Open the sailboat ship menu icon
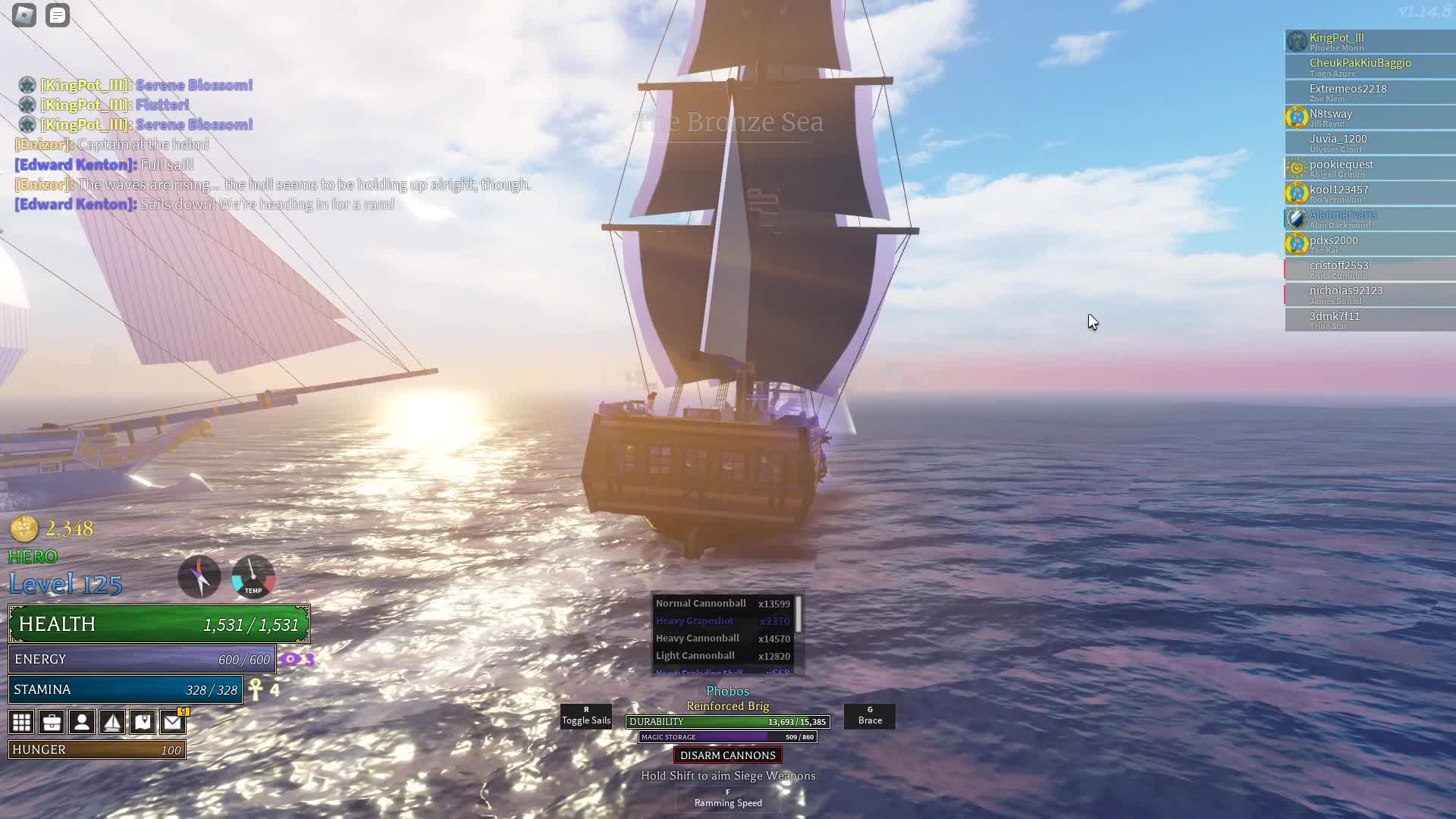The width and height of the screenshot is (1456, 819). pyautogui.click(x=112, y=722)
